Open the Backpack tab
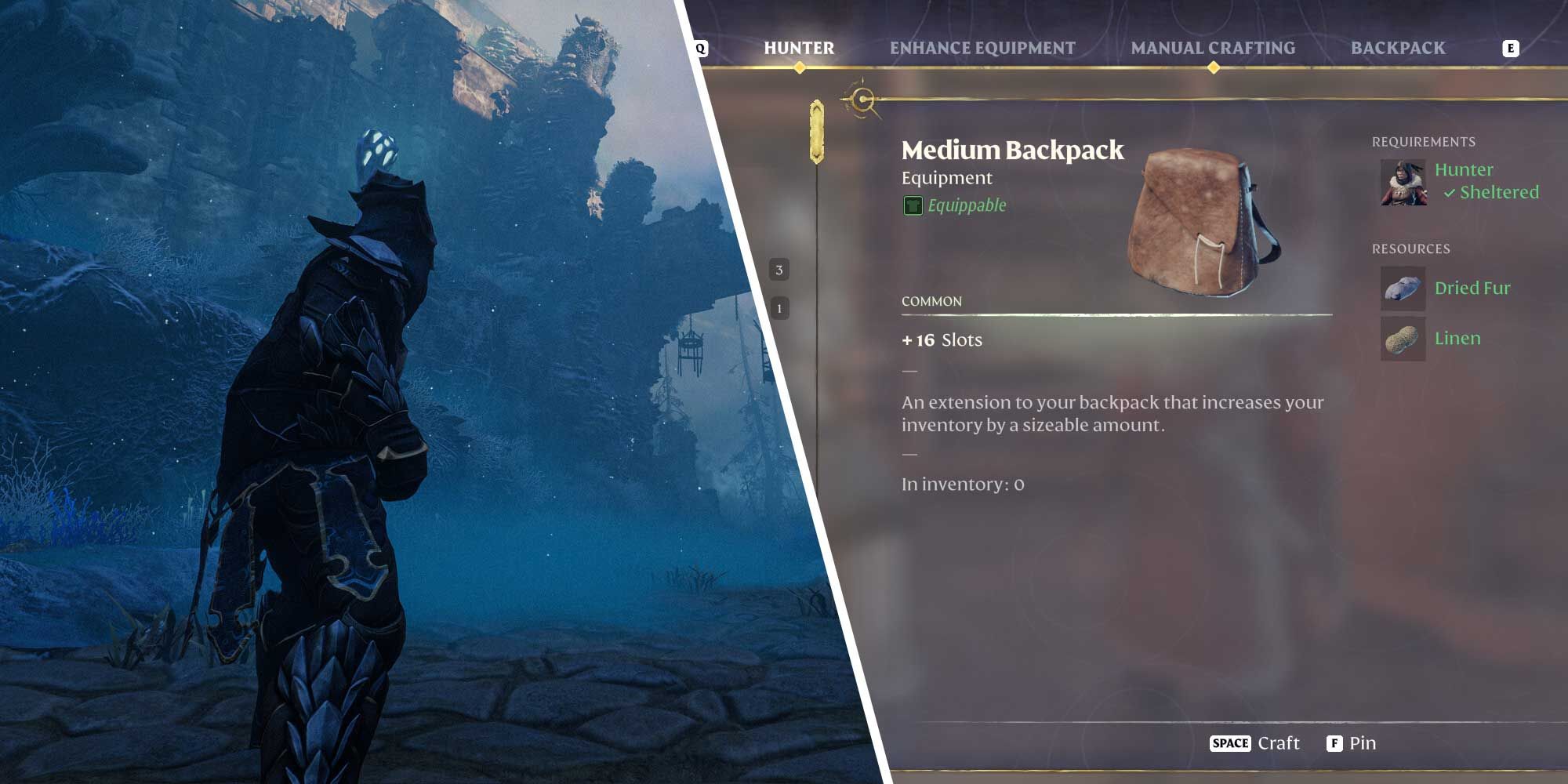 pyautogui.click(x=1398, y=48)
